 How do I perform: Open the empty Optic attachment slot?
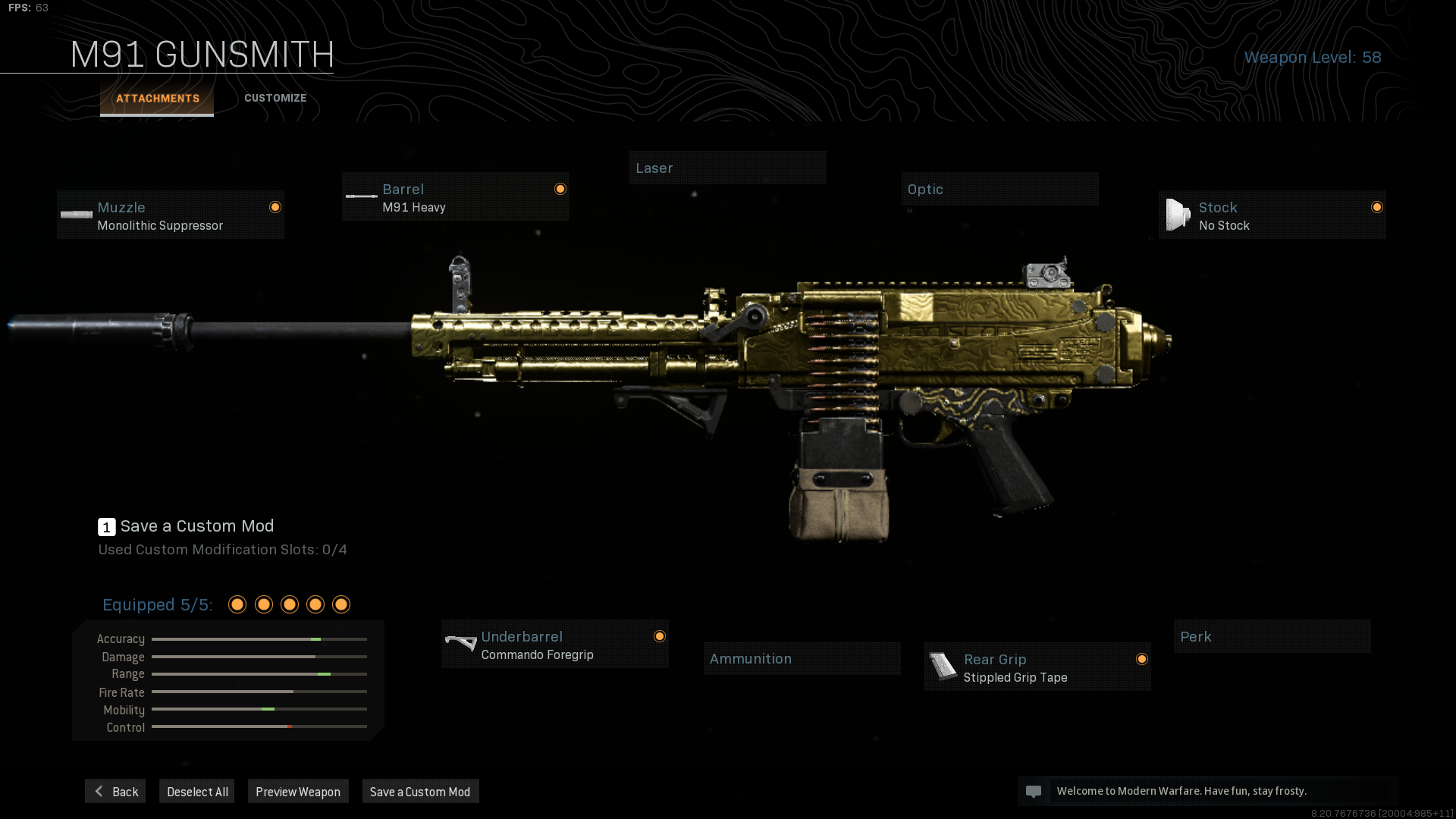tap(999, 189)
